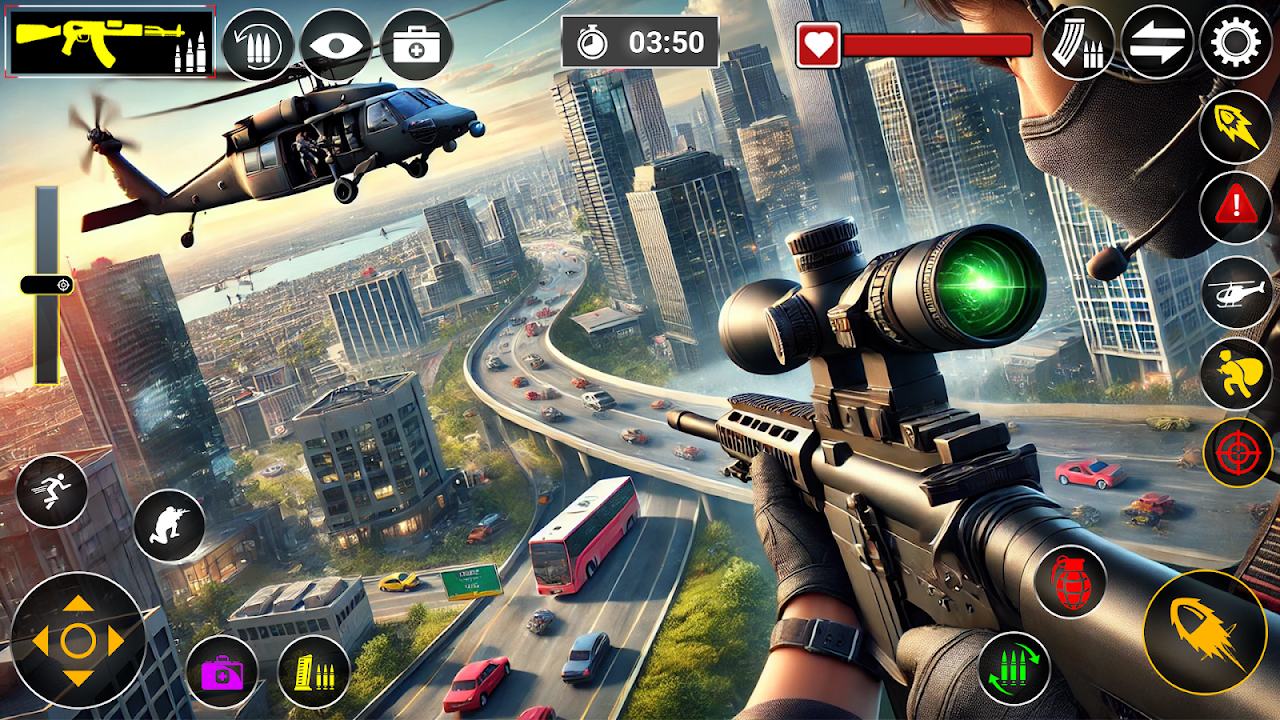Select the yellow ammo magazine pickup button
1280x720 pixels.
pyautogui.click(x=313, y=671)
